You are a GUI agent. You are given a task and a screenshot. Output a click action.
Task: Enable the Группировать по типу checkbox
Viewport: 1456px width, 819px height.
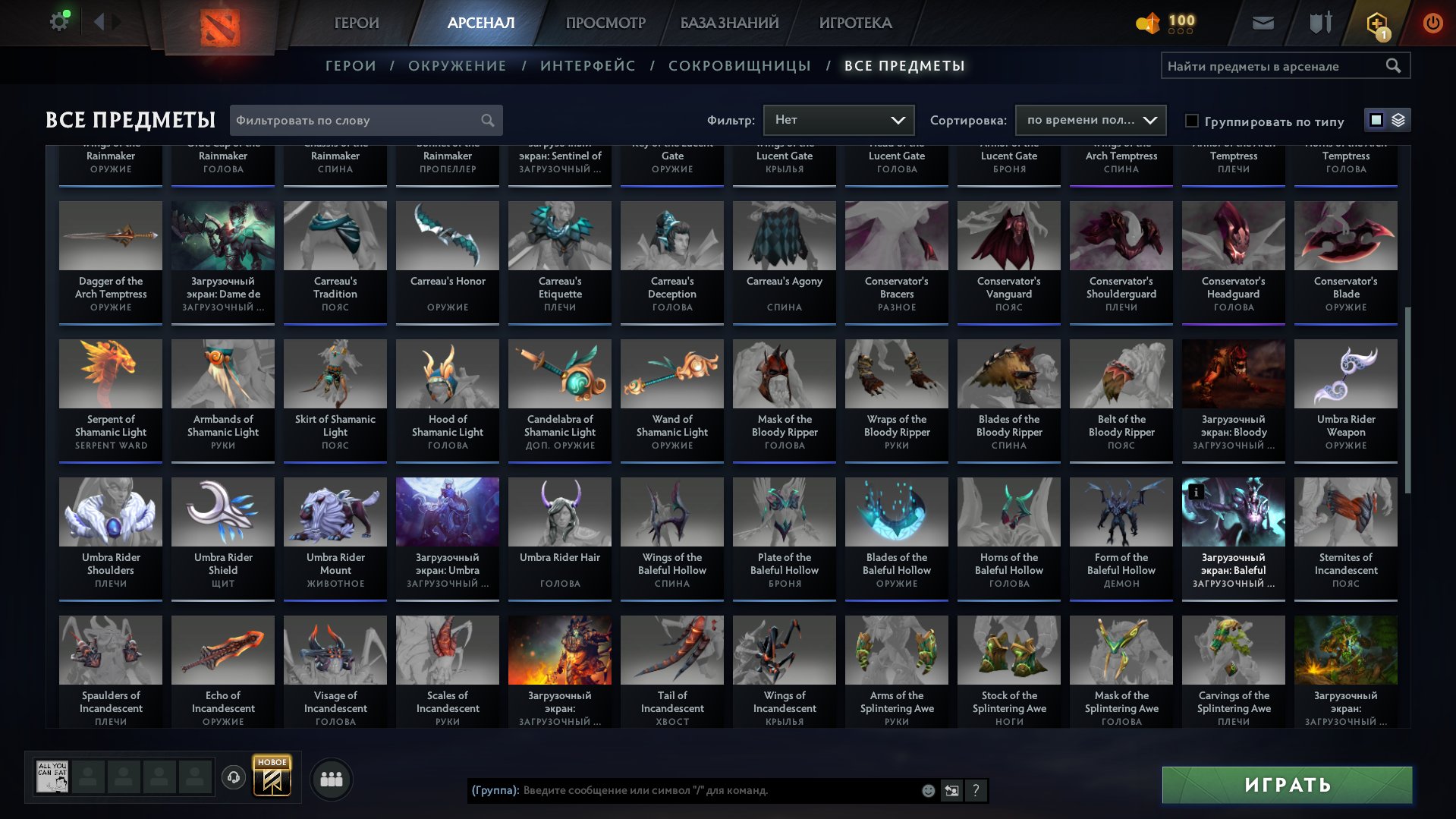coord(1193,121)
